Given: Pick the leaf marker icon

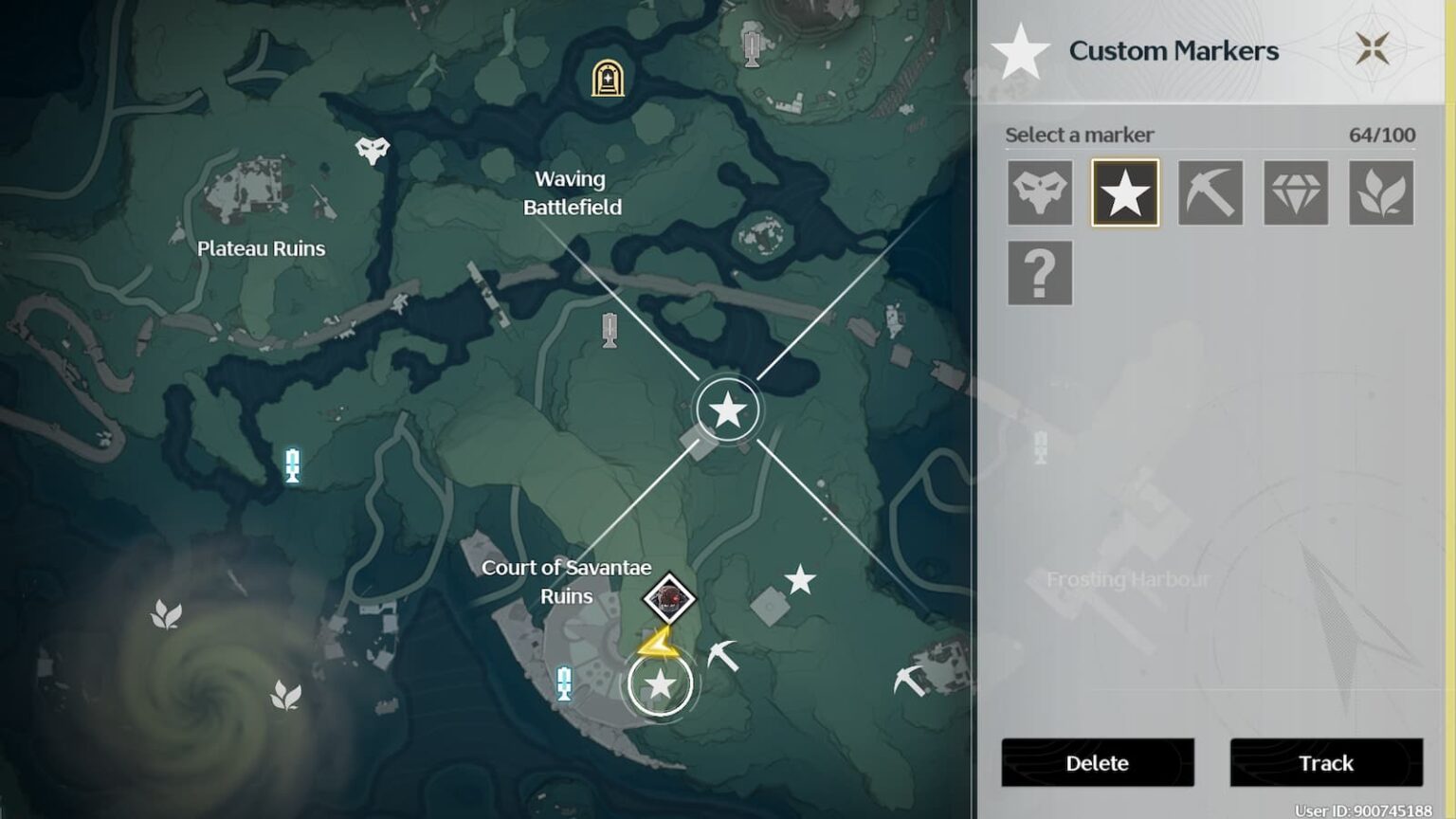Looking at the screenshot, I should pyautogui.click(x=1380, y=191).
